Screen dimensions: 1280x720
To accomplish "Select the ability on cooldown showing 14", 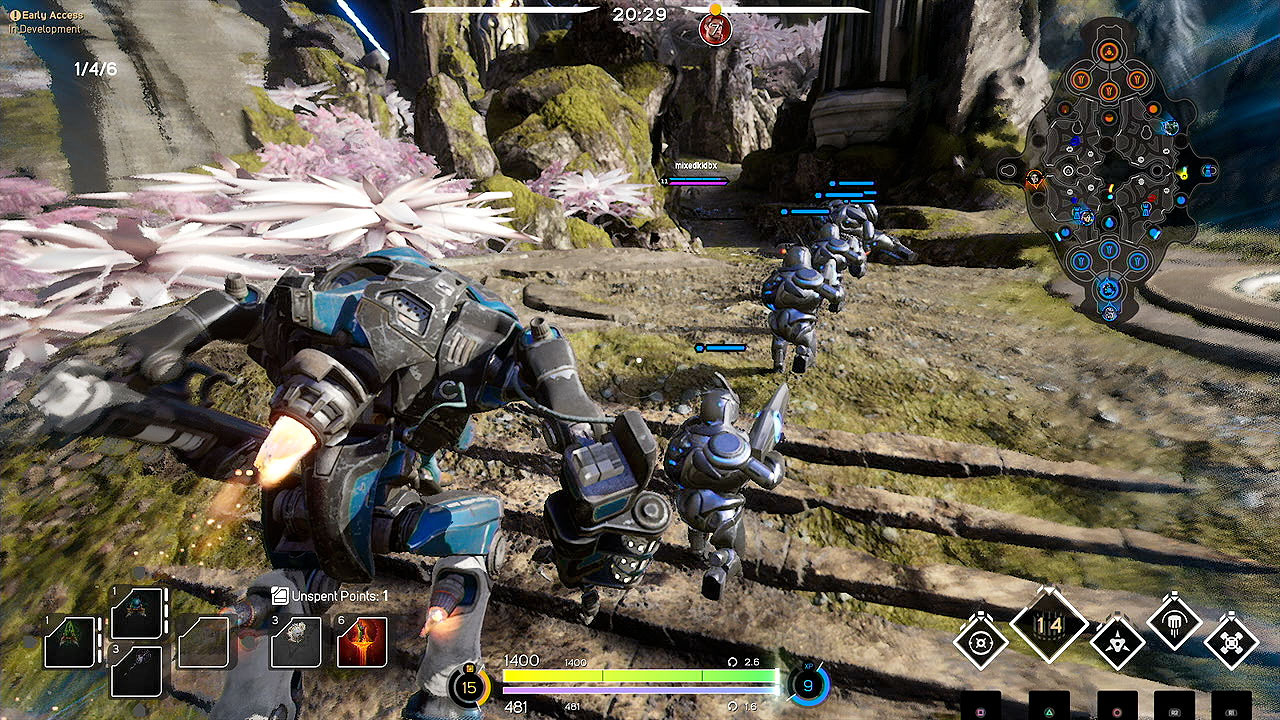I will click(x=1048, y=625).
